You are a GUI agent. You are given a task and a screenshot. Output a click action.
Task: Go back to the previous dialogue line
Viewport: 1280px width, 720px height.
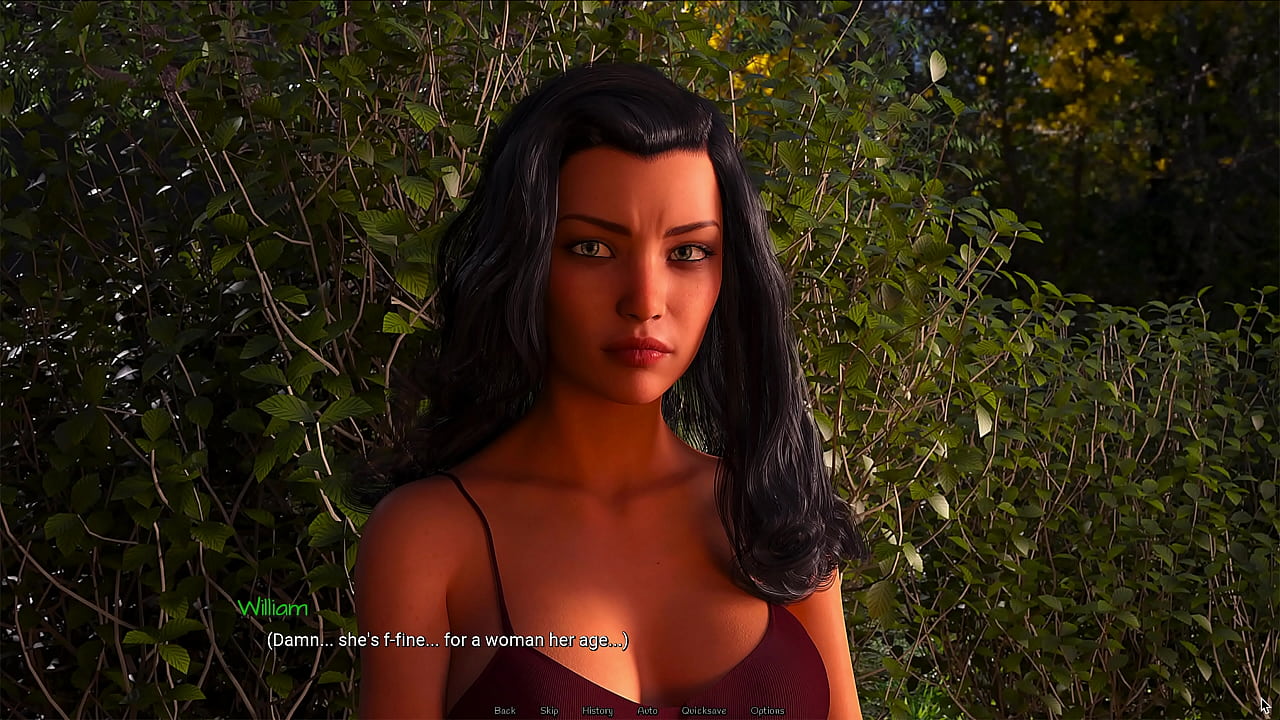[x=505, y=710]
